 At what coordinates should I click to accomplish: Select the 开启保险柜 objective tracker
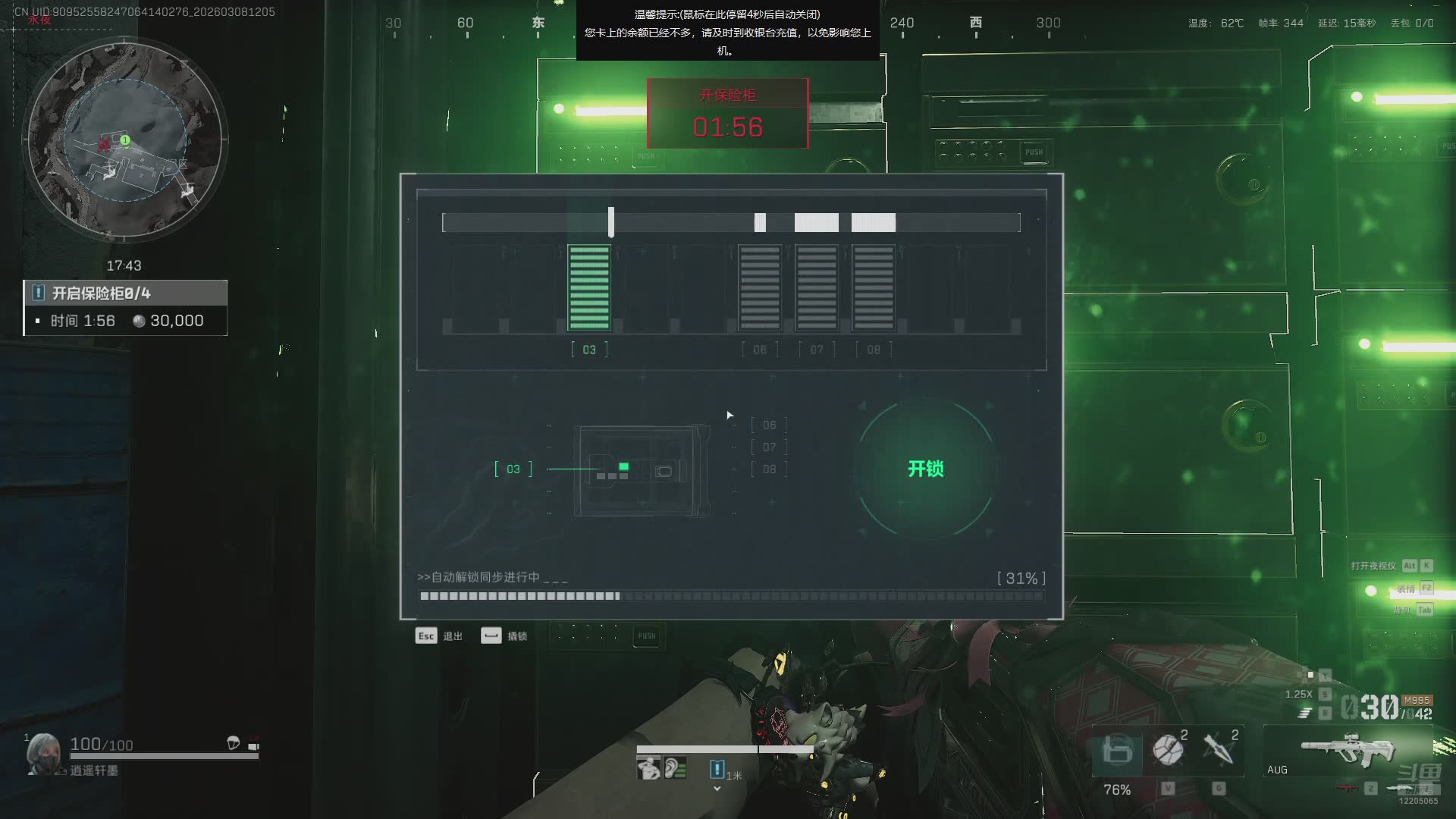pyautogui.click(x=125, y=307)
